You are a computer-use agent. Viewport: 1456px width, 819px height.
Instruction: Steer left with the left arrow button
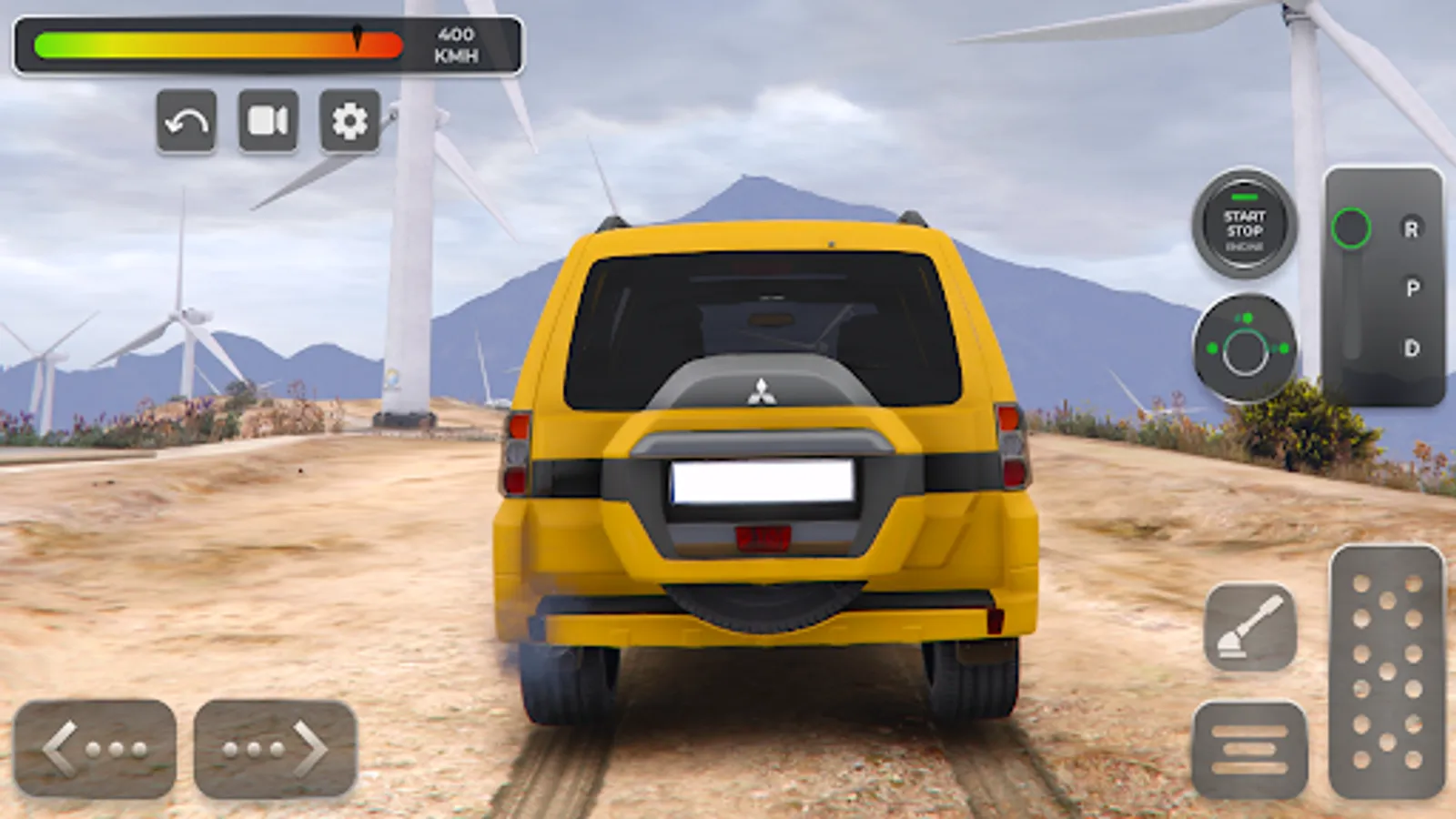95,749
